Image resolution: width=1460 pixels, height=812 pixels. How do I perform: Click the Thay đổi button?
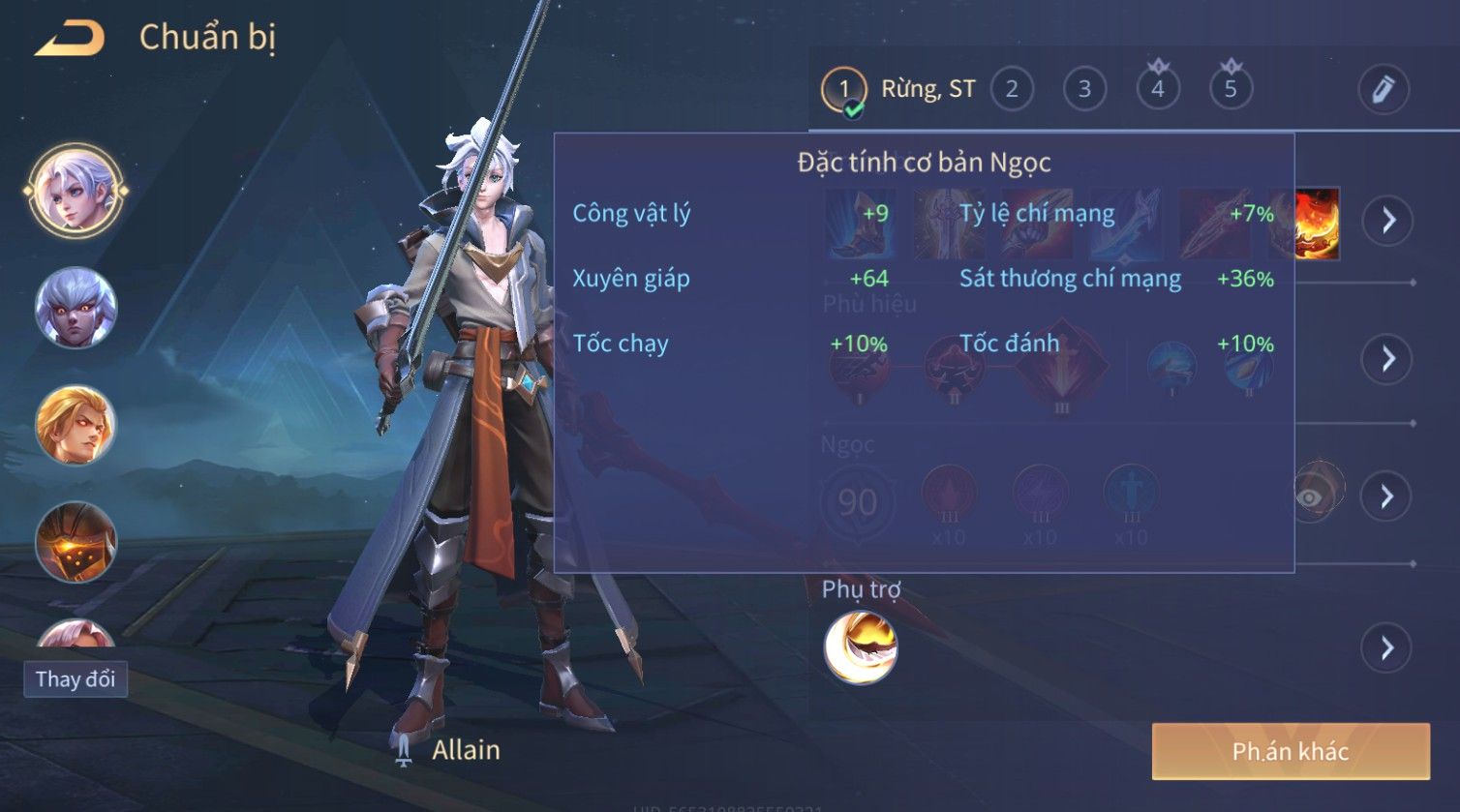point(76,678)
